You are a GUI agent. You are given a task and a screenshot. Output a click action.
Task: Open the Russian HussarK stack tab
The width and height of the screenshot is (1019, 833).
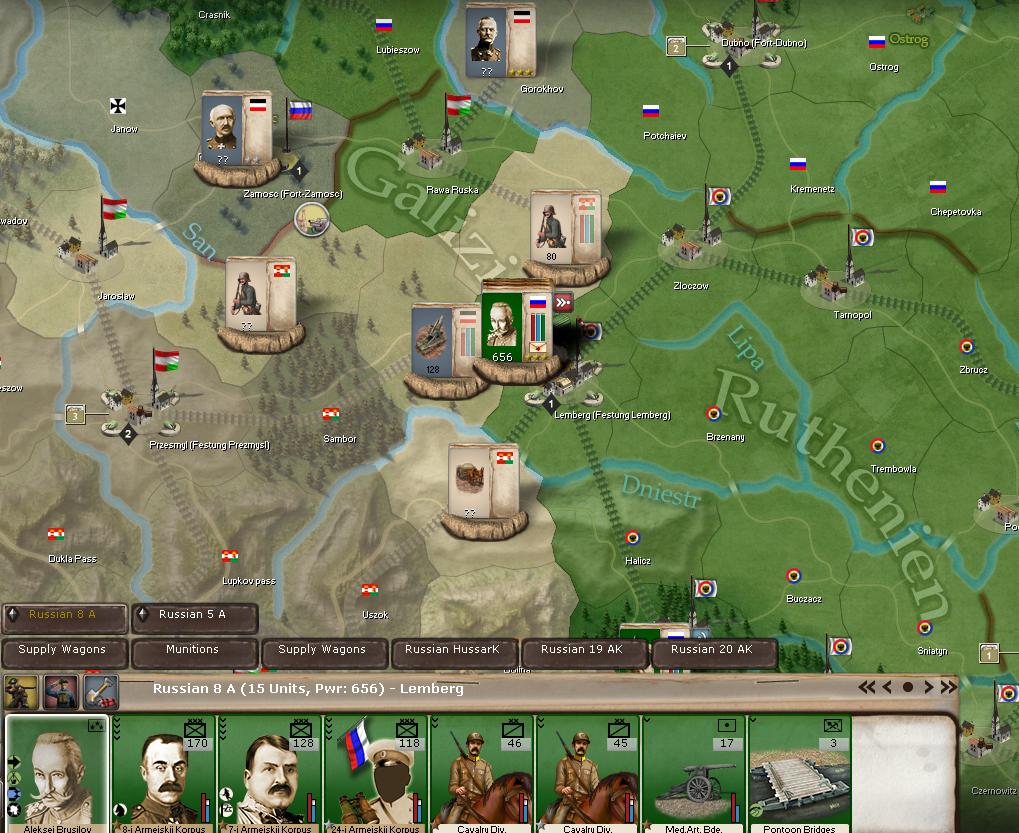tap(453, 650)
